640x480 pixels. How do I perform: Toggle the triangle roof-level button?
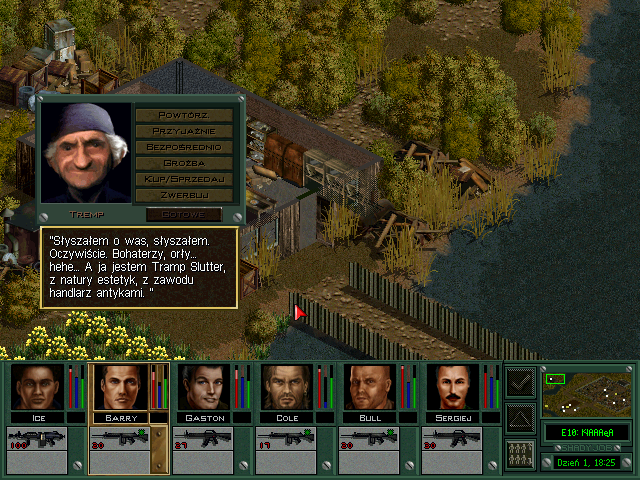pos(520,417)
